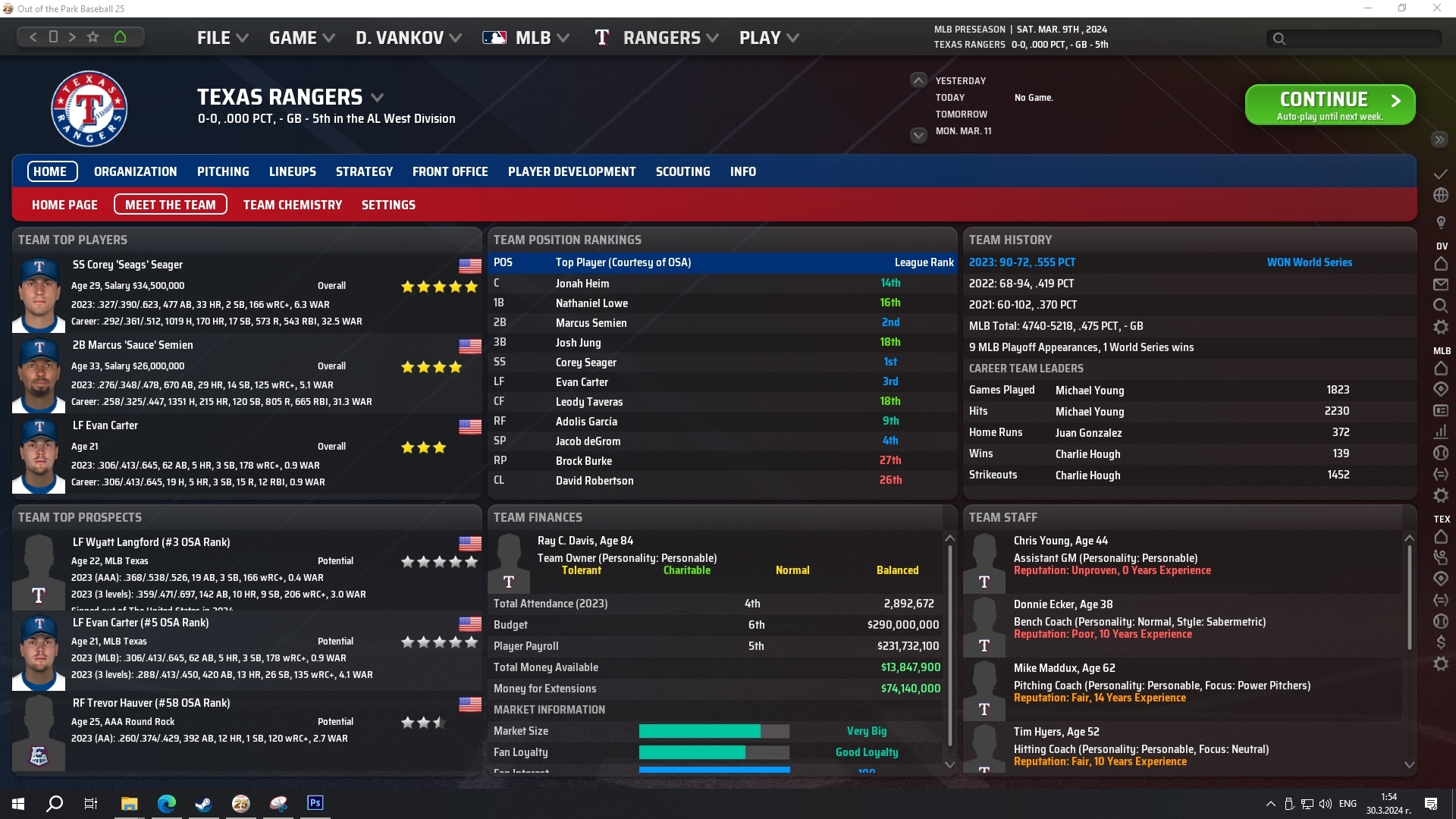Expand the D. VANKOV manager menu
Screen dimensions: 1456x819
pos(408,37)
